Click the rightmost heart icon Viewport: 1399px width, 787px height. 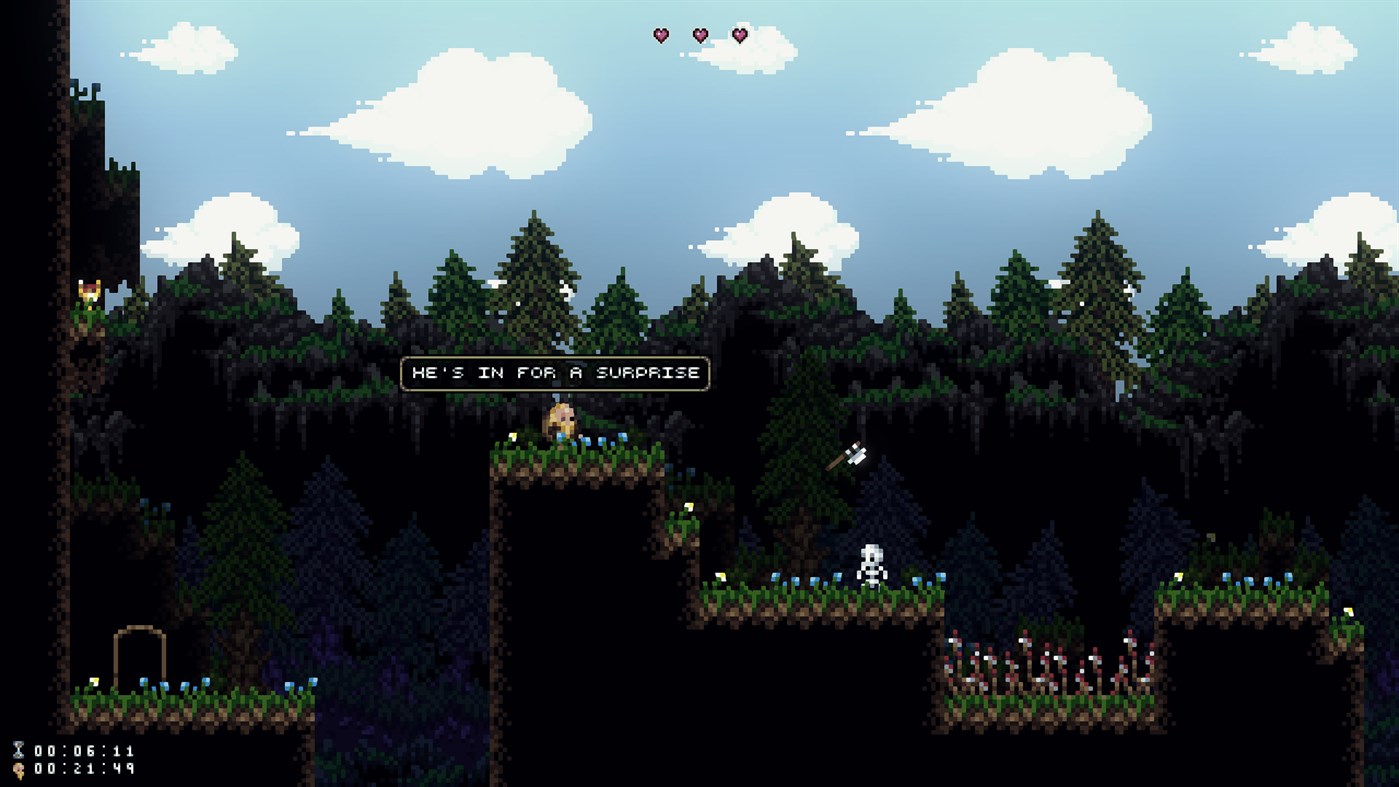[x=739, y=36]
